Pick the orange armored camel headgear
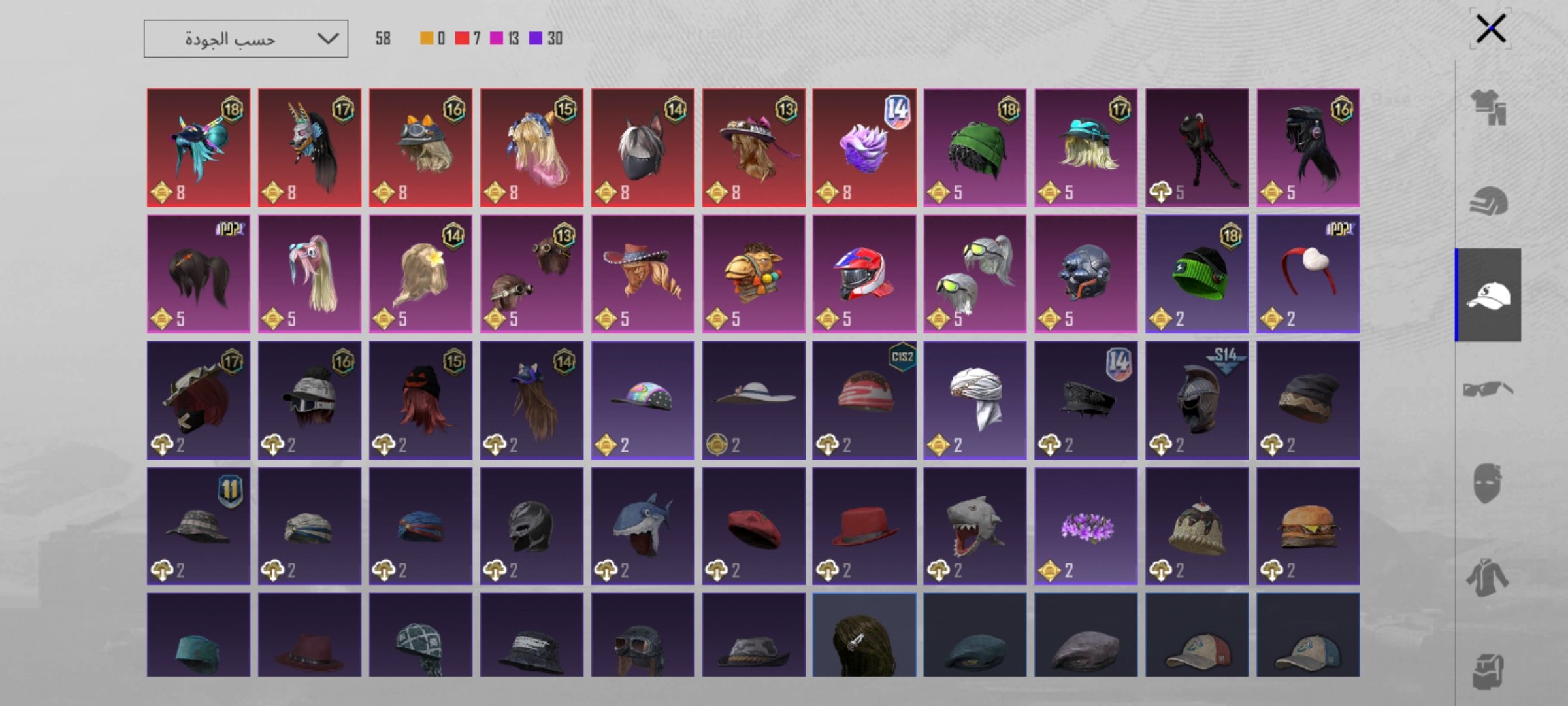This screenshot has width=1568, height=706. click(x=753, y=274)
